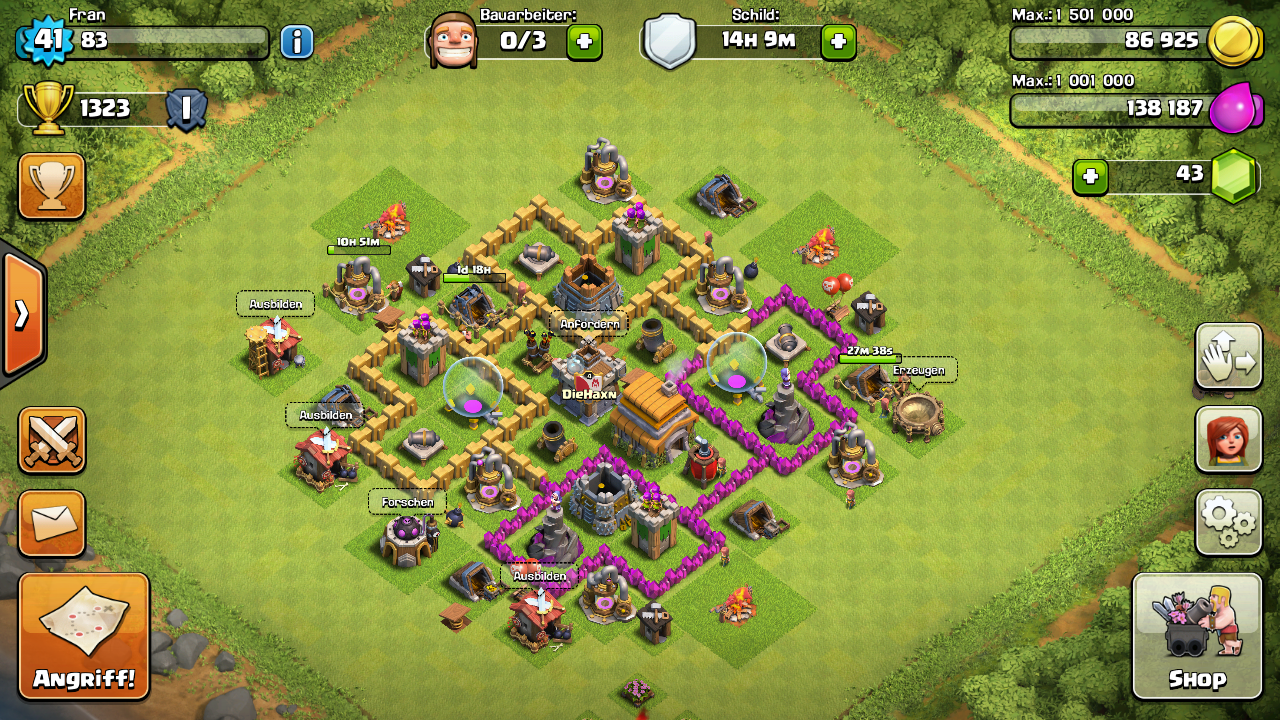Open the mailbox messages
The width and height of the screenshot is (1280, 720).
(51, 523)
